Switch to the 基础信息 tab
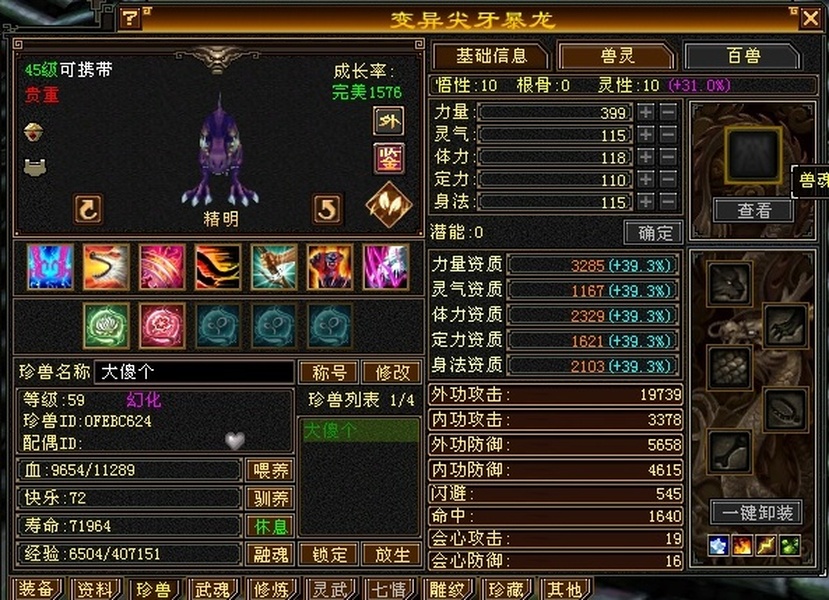The image size is (829, 600). pos(490,56)
